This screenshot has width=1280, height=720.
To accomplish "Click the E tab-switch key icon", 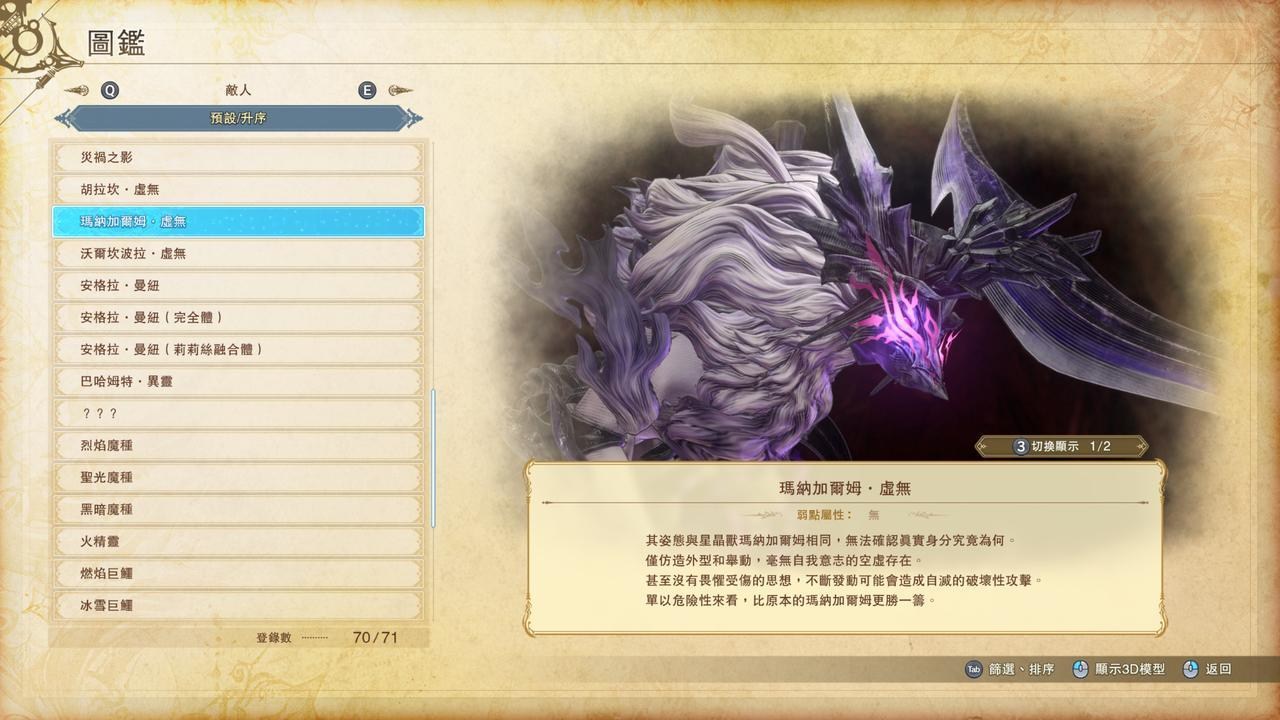I will [x=367, y=90].
